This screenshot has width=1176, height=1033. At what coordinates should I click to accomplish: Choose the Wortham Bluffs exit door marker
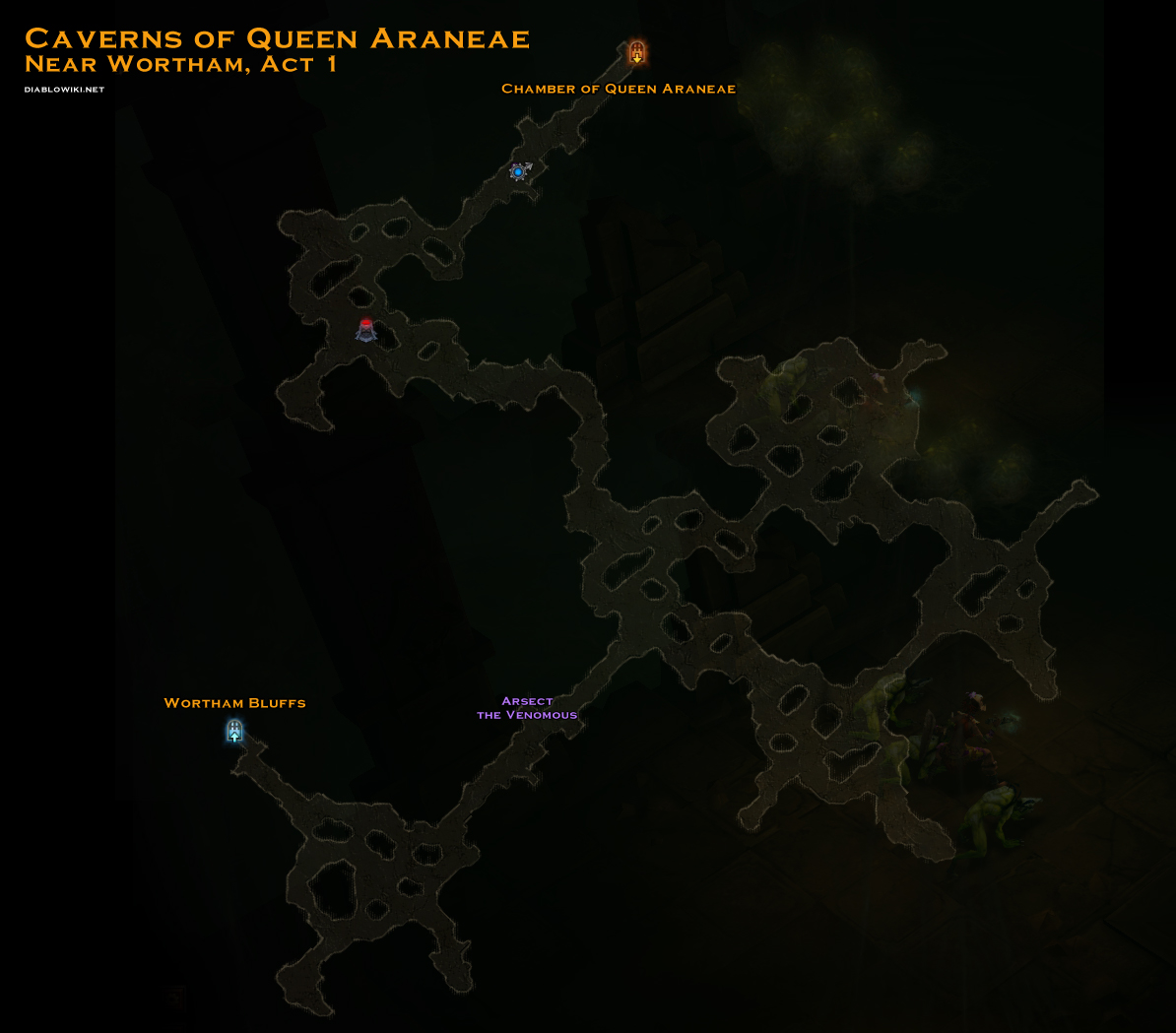pos(234,731)
